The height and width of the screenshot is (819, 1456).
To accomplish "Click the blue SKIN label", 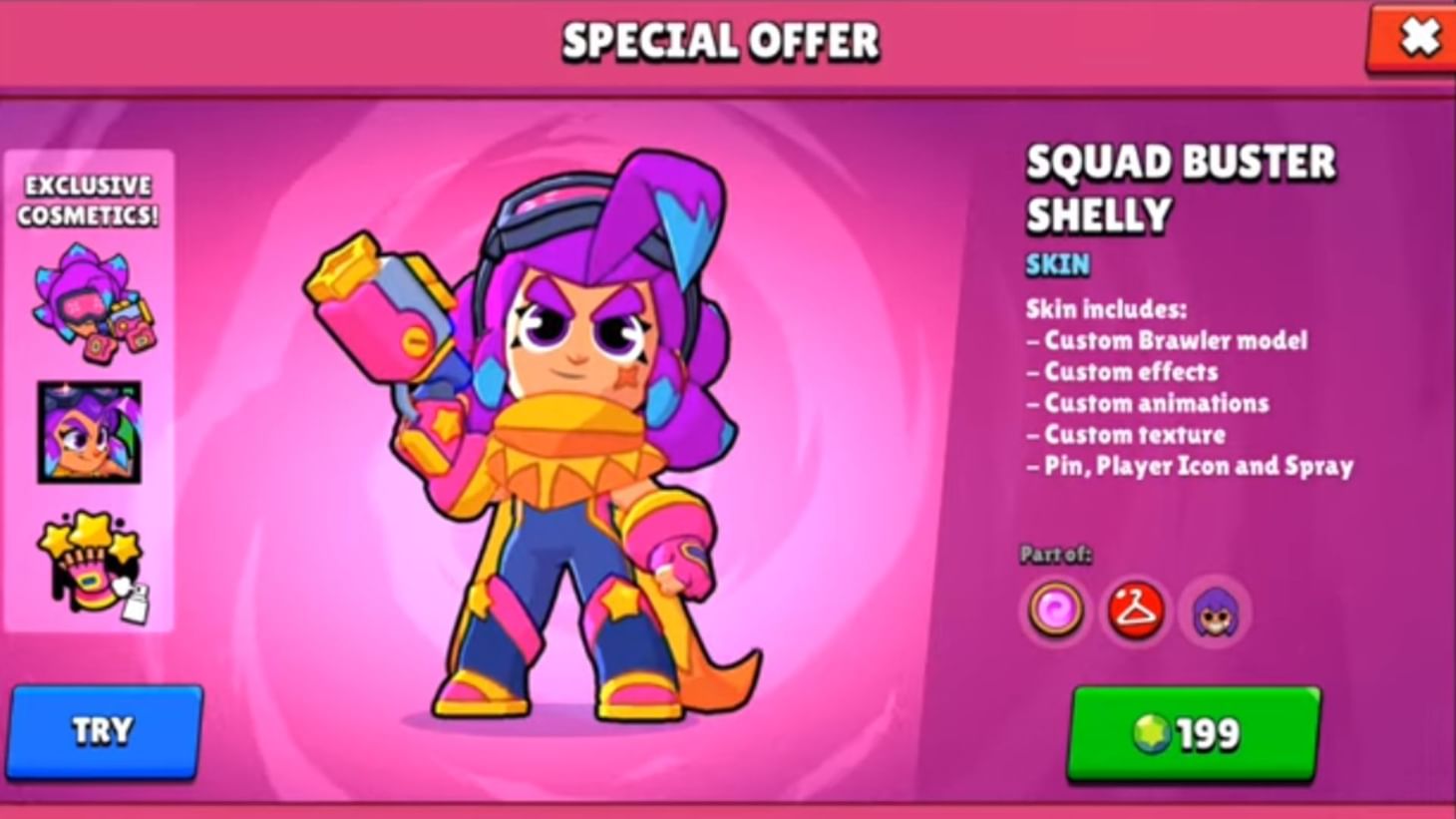I will (1060, 264).
